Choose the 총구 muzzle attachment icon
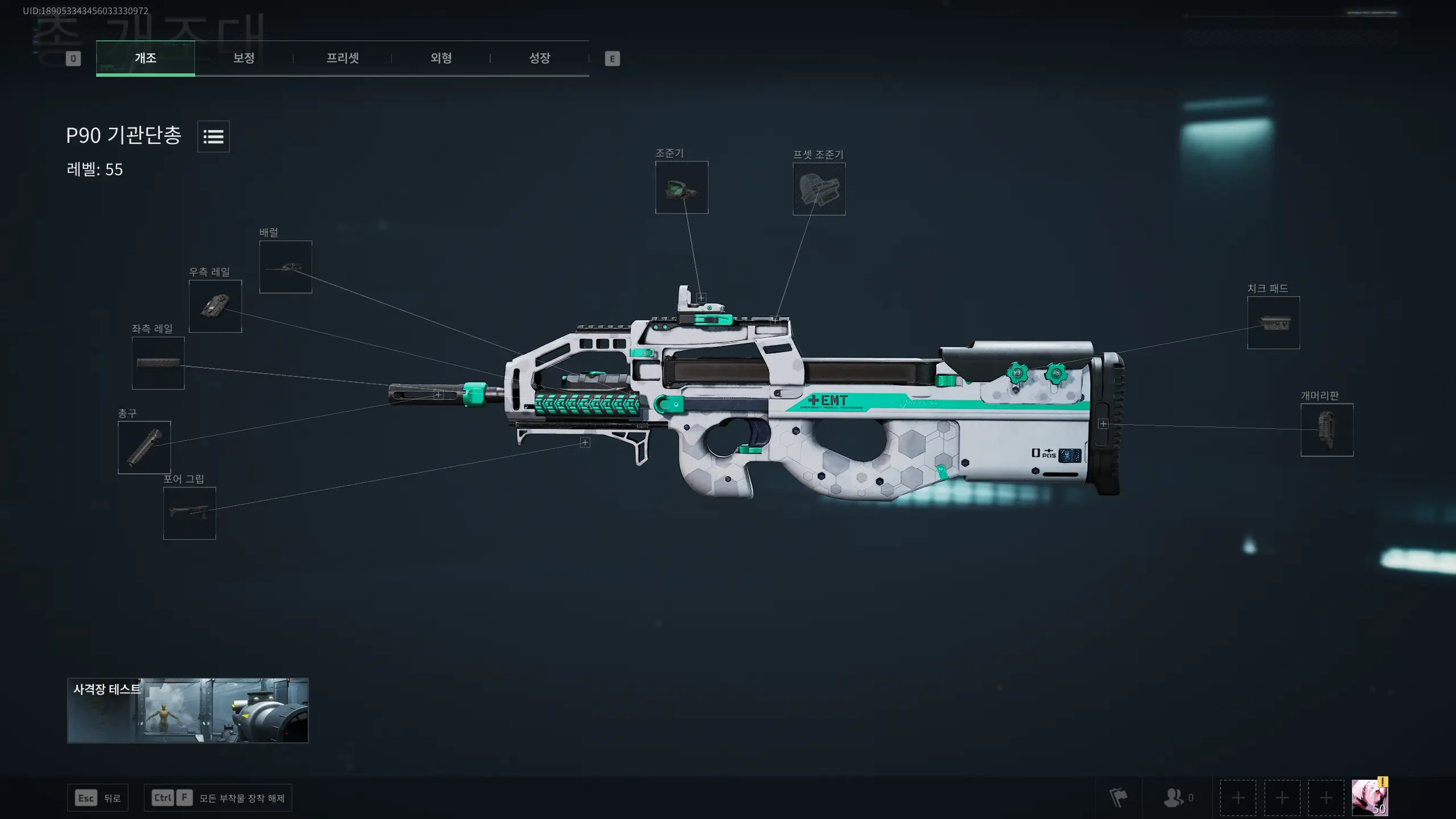Image resolution: width=1456 pixels, height=819 pixels. pos(144,448)
